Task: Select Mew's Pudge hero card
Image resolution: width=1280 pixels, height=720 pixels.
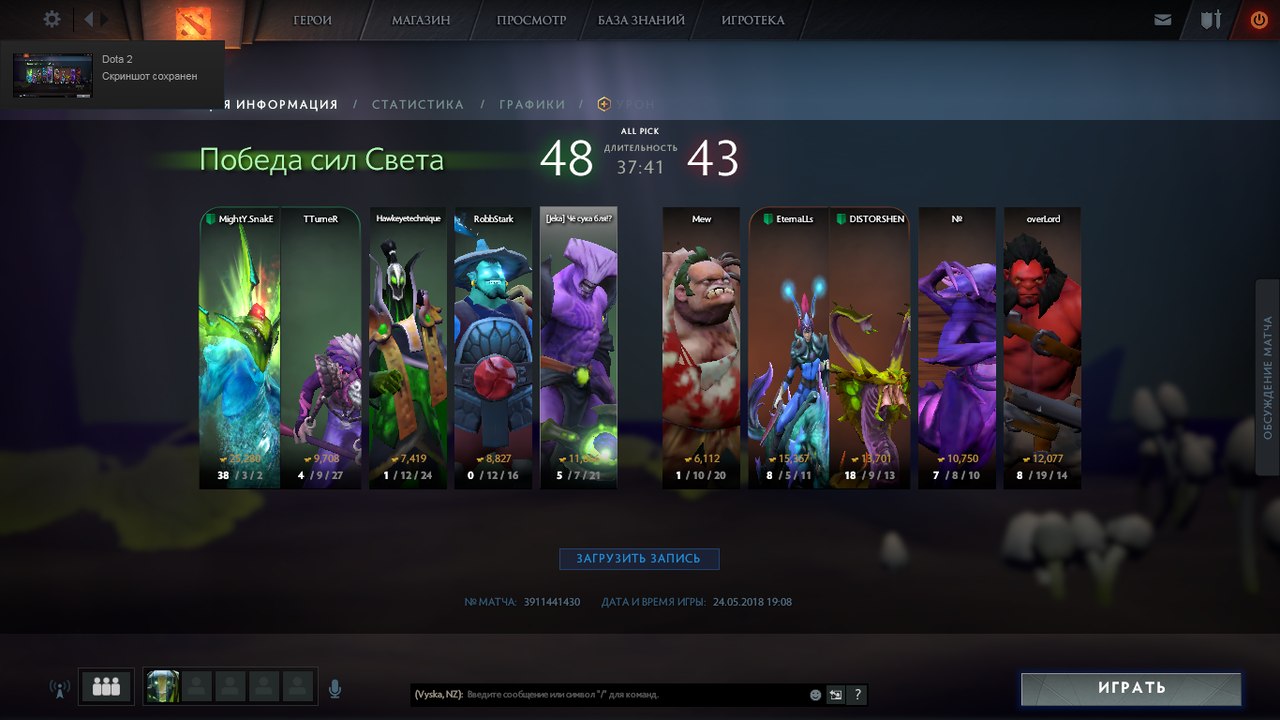Action: (701, 348)
